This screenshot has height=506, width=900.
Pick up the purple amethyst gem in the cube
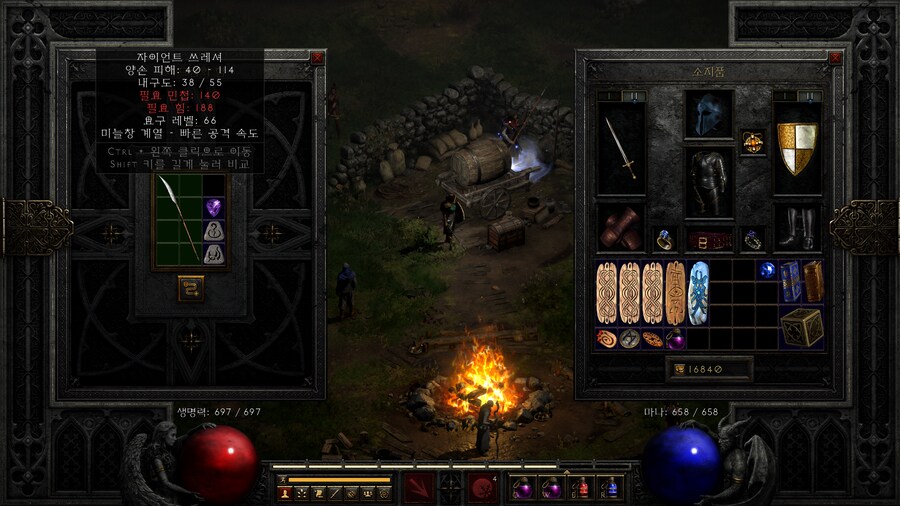[213, 208]
